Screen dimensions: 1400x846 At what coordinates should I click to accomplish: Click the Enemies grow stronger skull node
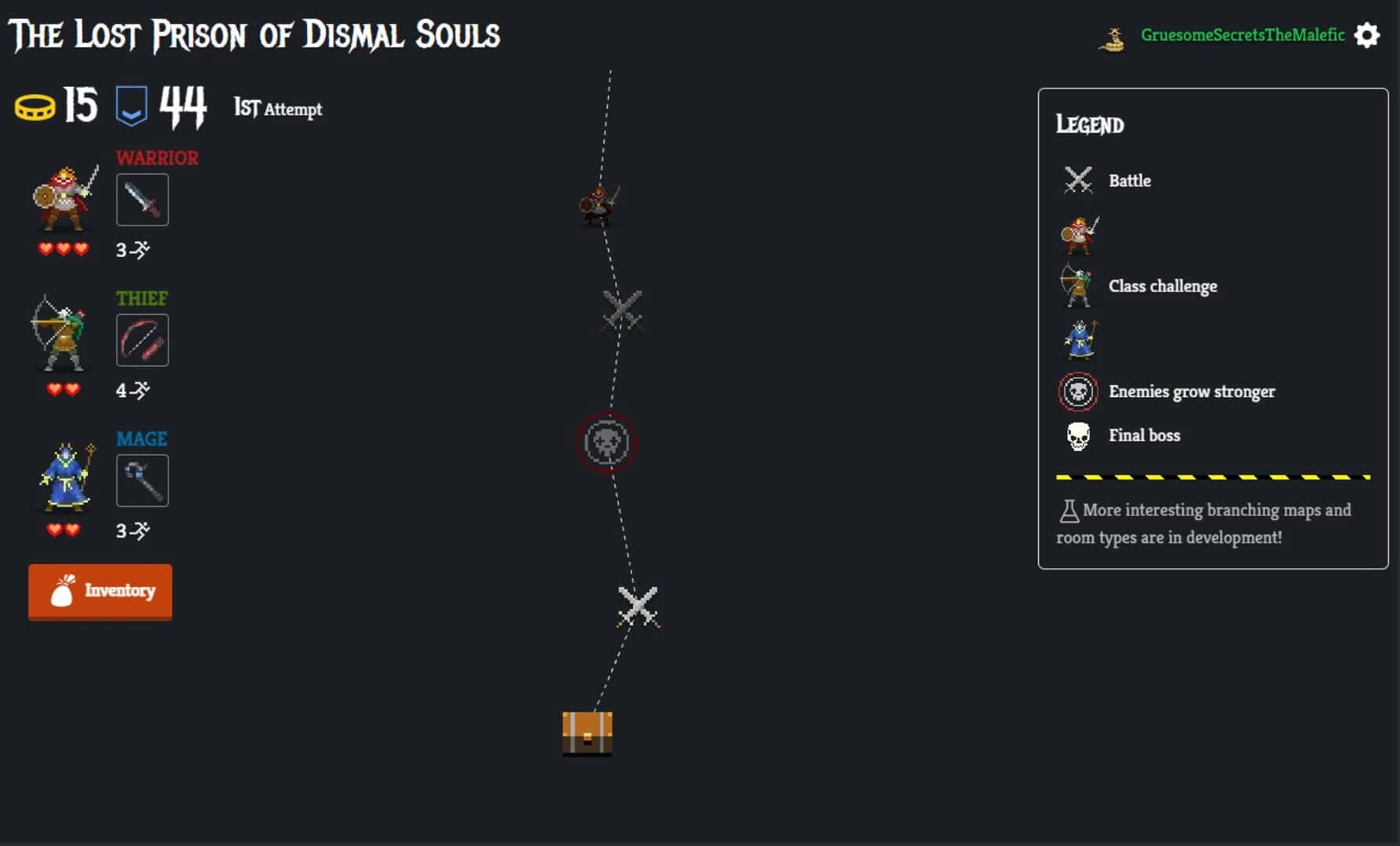coord(607,443)
